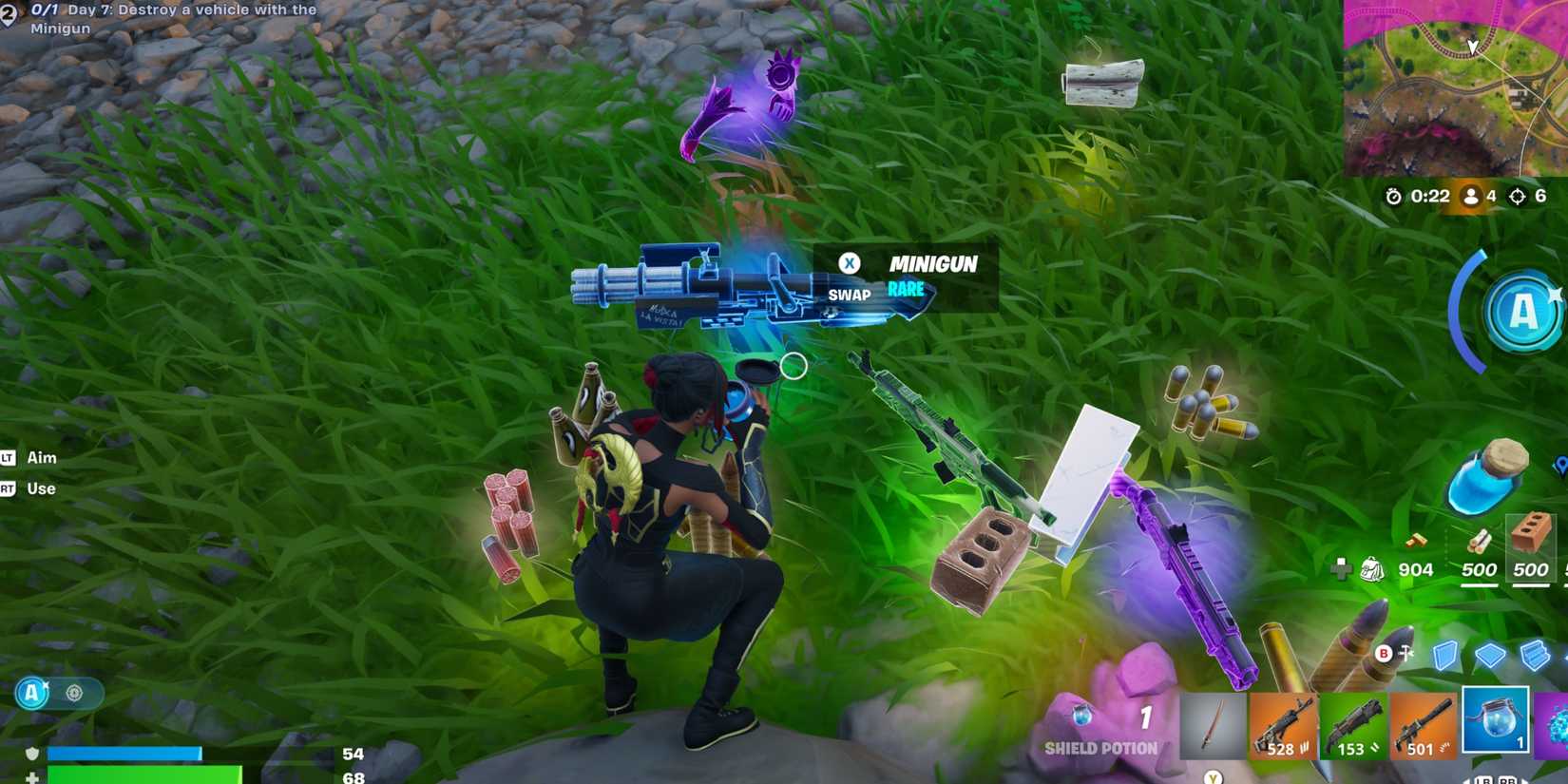Select the wall build piece icon
Image resolution: width=1568 pixels, height=784 pixels.
pyautogui.click(x=1445, y=656)
